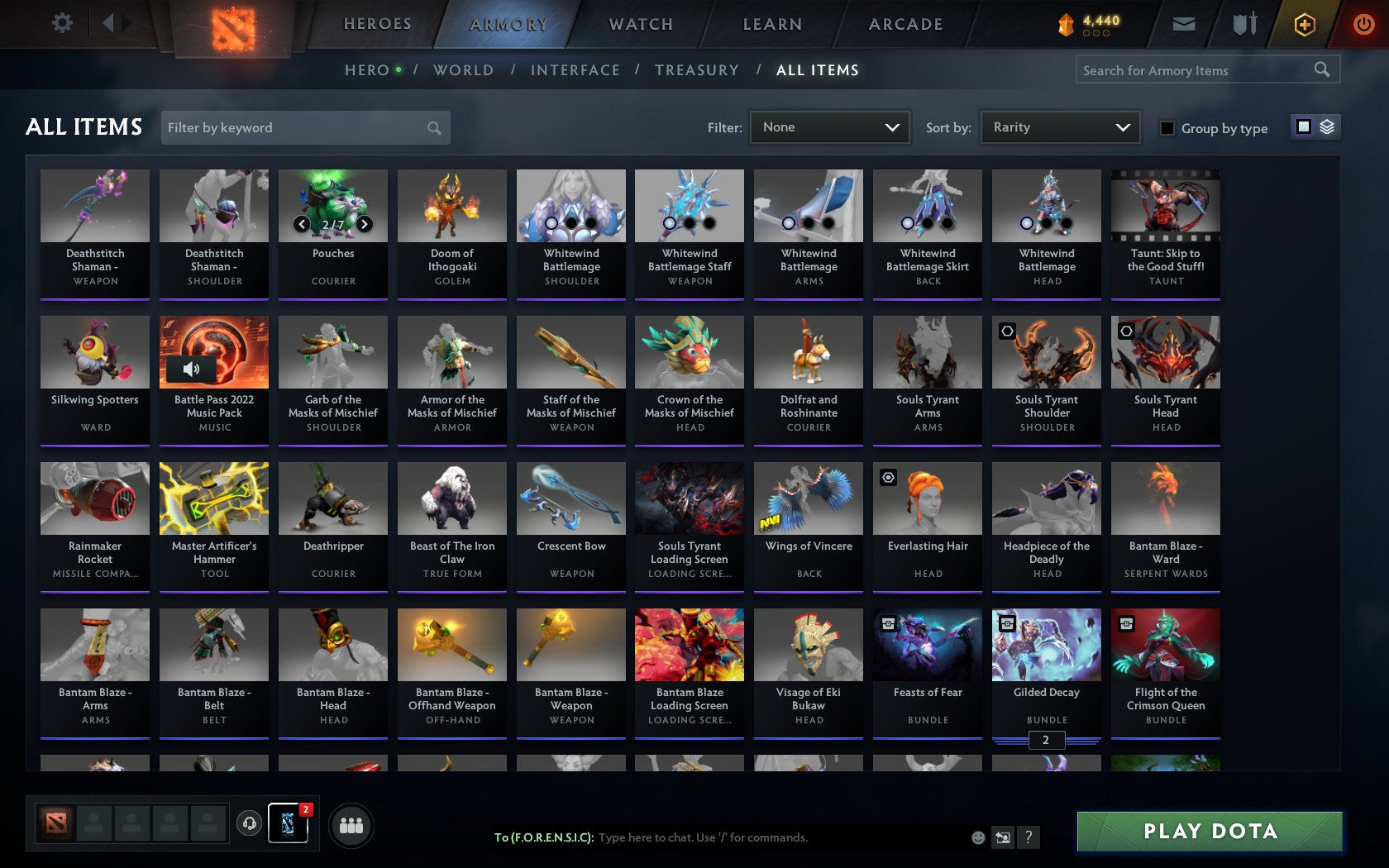Open the mail notifications icon
The width and height of the screenshot is (1389, 868).
1184,24
